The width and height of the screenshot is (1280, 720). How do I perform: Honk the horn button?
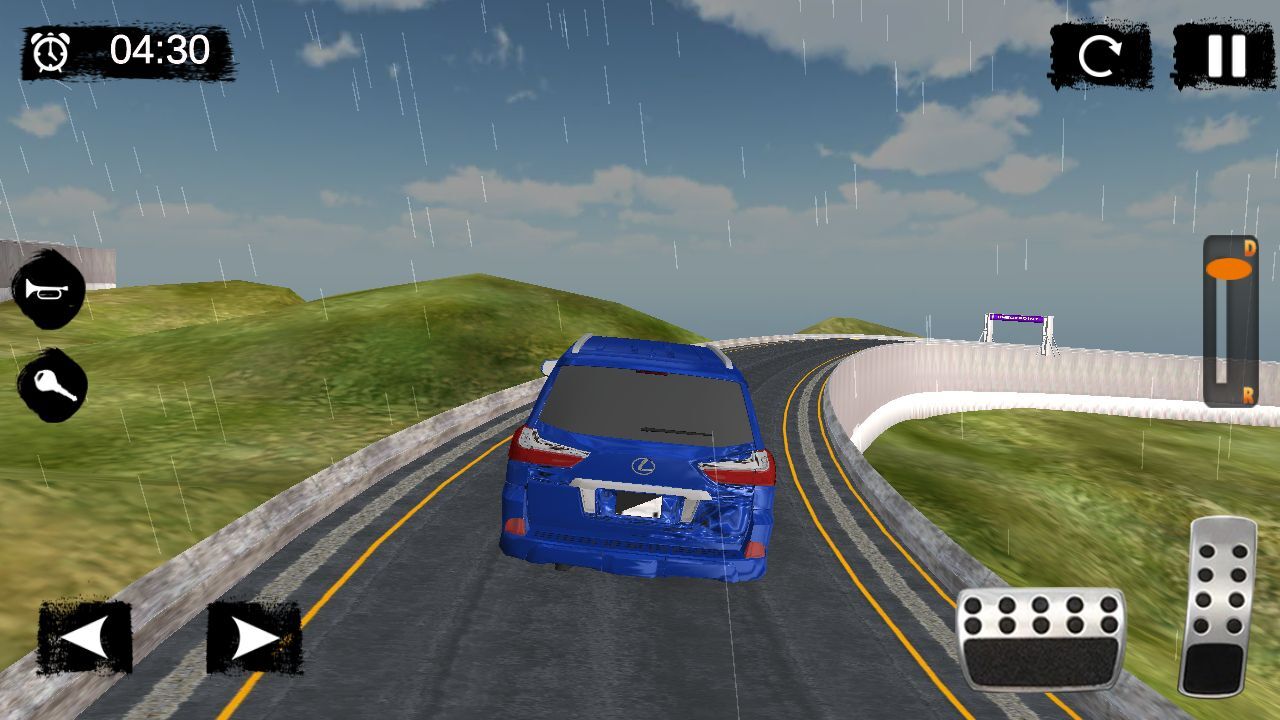[49, 290]
